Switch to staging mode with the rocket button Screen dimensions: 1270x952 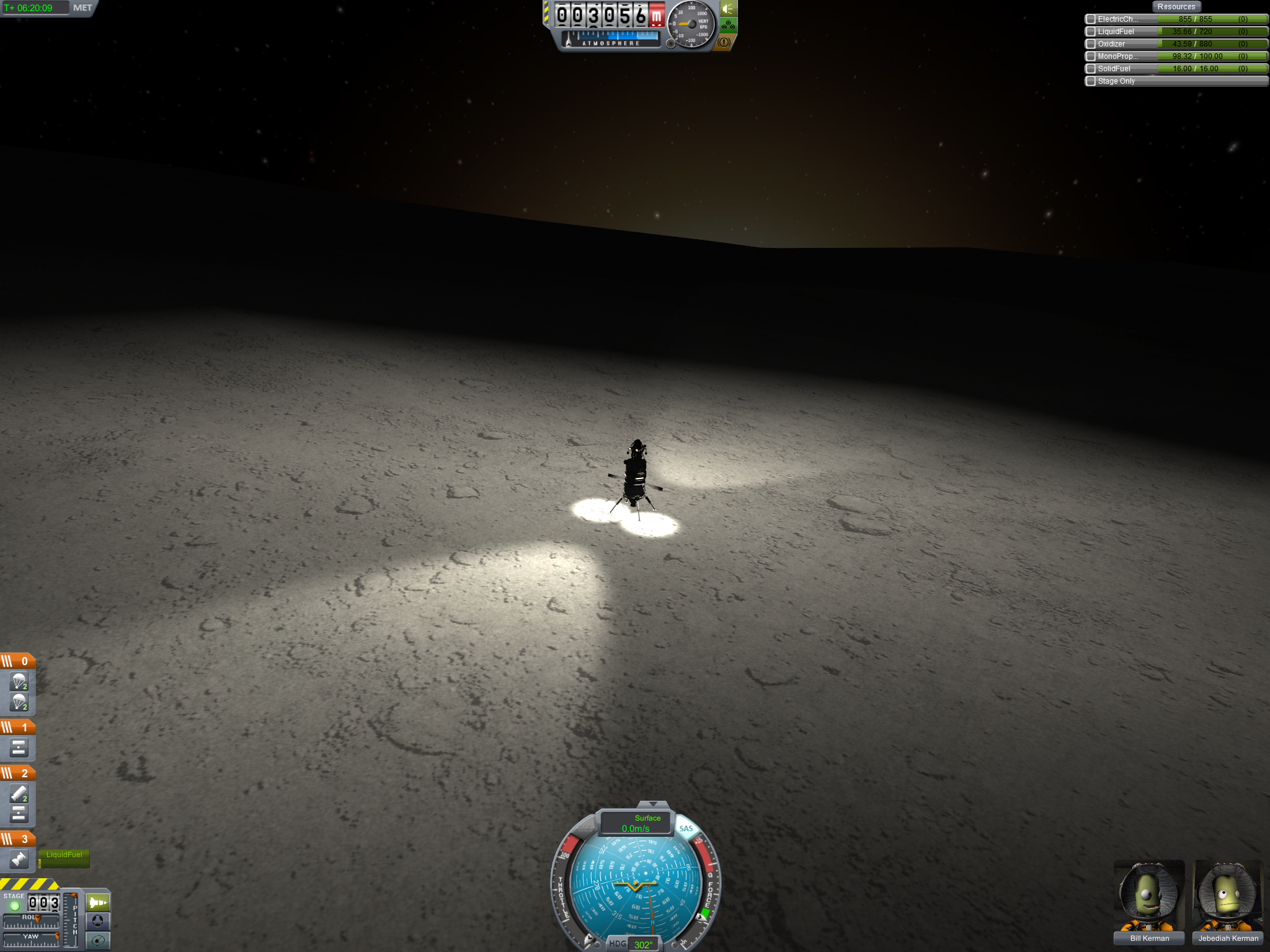click(x=97, y=902)
